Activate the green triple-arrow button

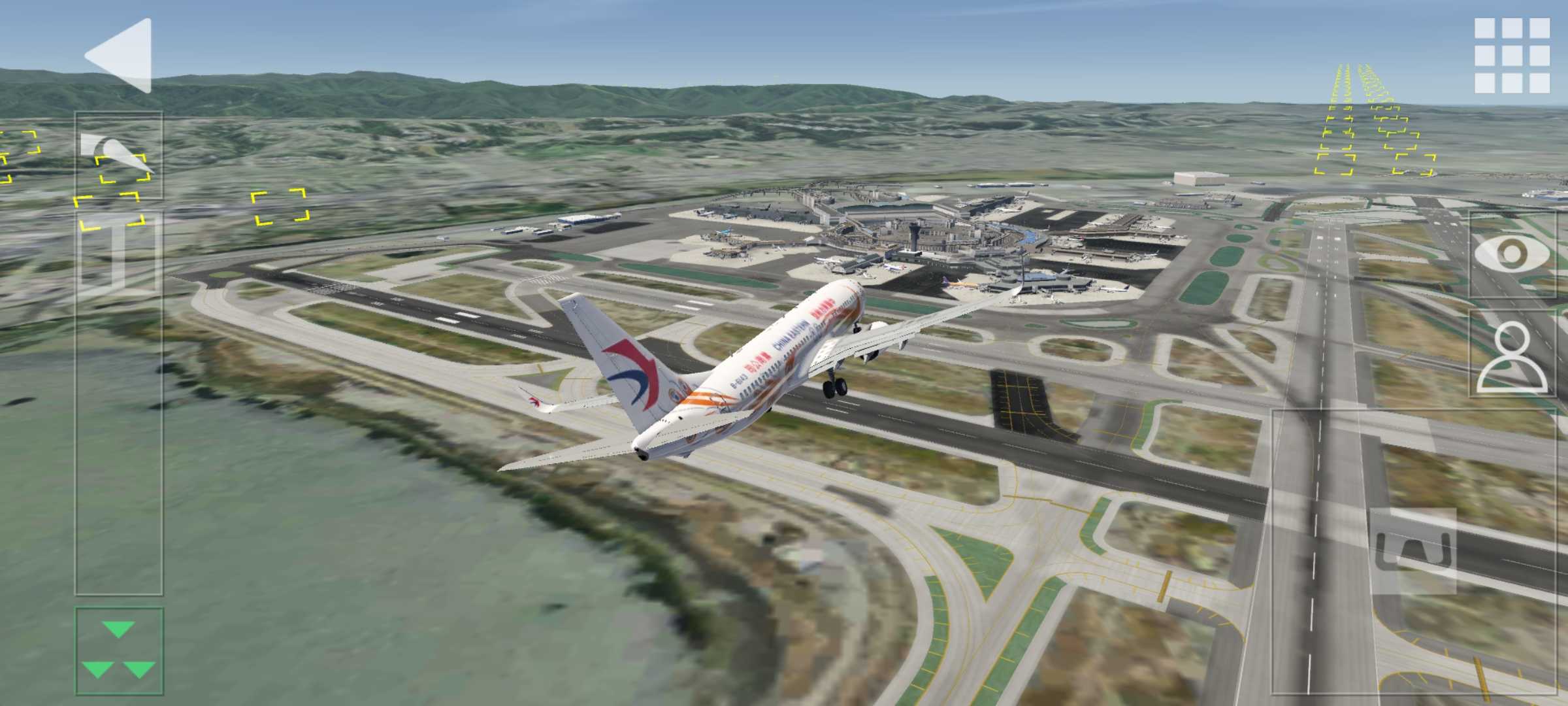point(119,650)
